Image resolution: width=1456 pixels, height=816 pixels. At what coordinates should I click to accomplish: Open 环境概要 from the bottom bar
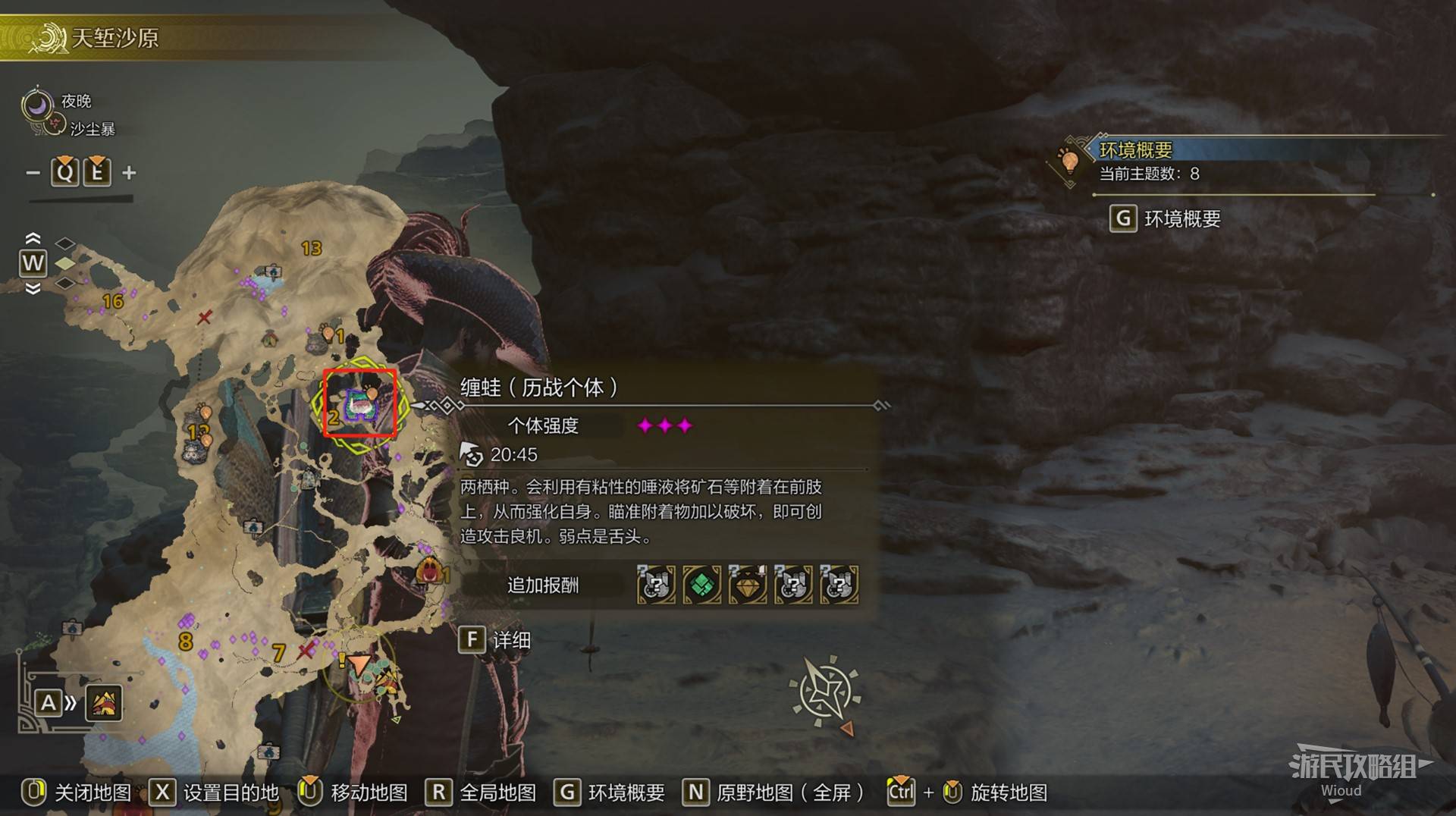(610, 792)
